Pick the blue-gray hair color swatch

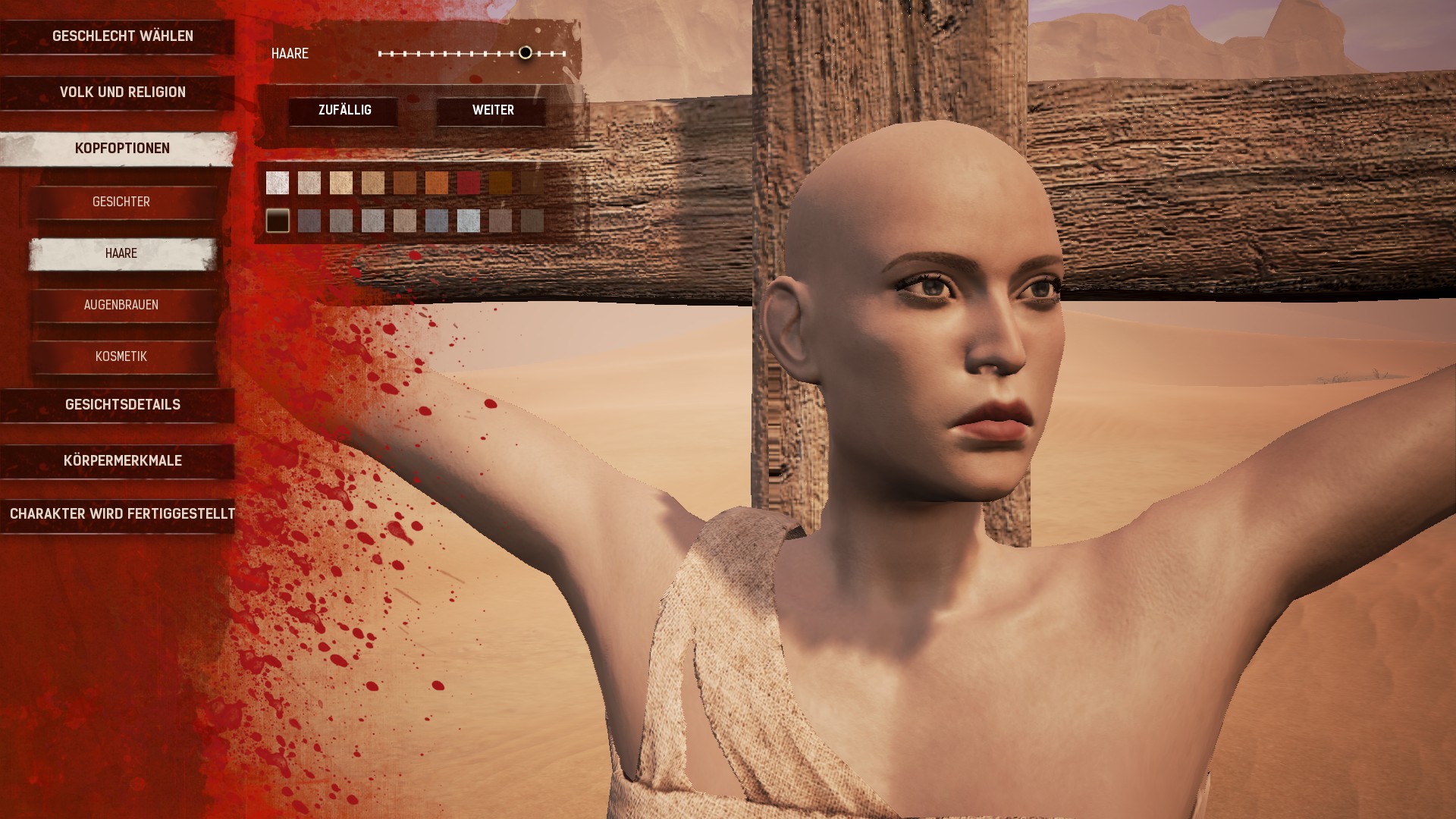click(x=437, y=221)
